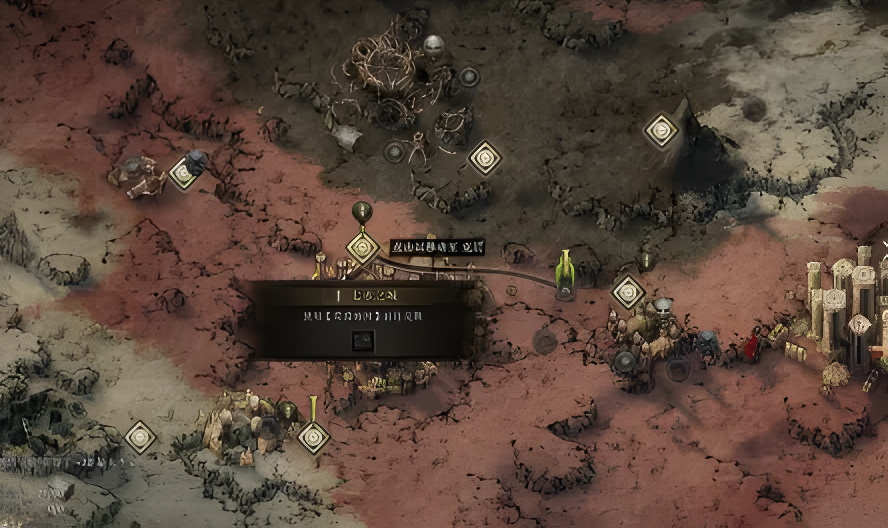Choose the diamond waypoint beside the blue-grey boulder

click(184, 172)
